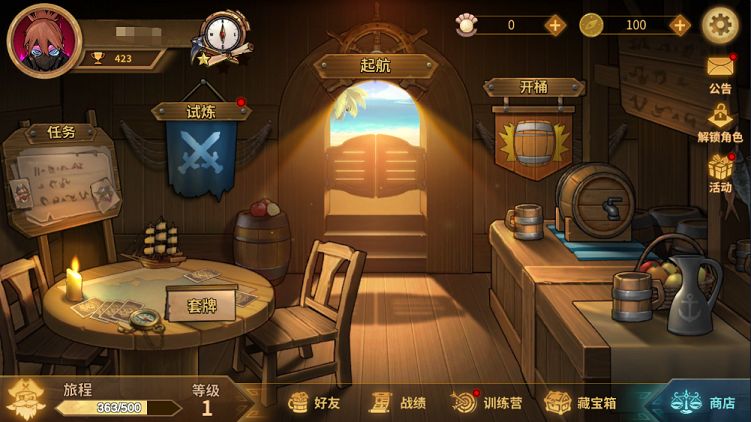View 战绩 battle record

[x=399, y=402]
